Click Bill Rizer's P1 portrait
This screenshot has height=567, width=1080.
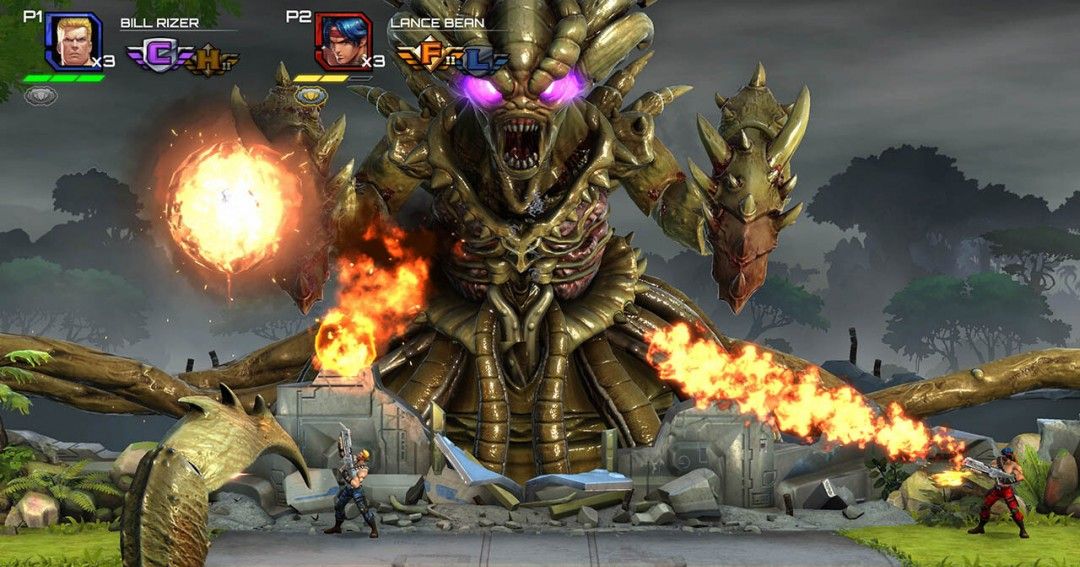73,40
